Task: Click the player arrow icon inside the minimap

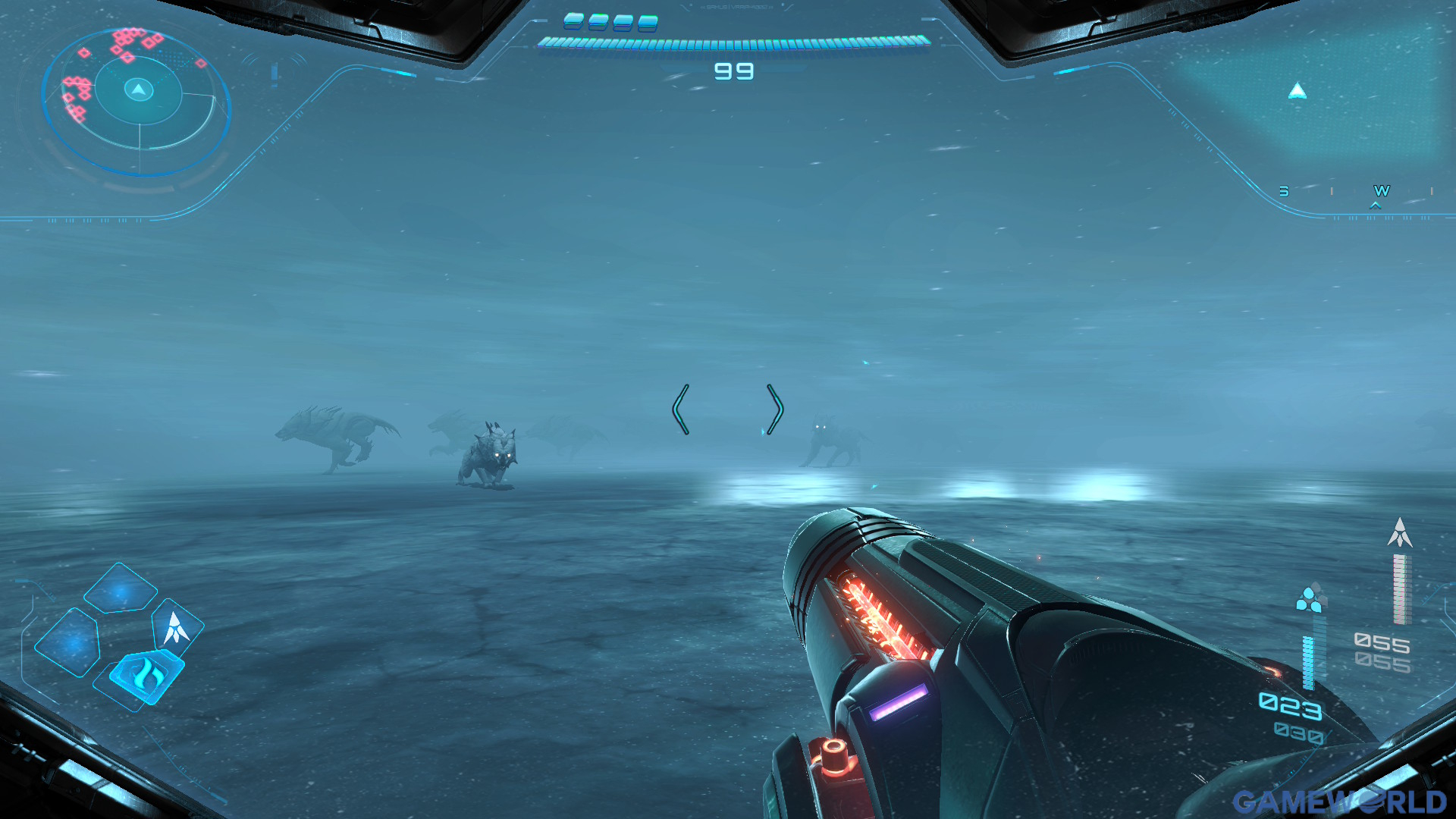Action: 136,91
